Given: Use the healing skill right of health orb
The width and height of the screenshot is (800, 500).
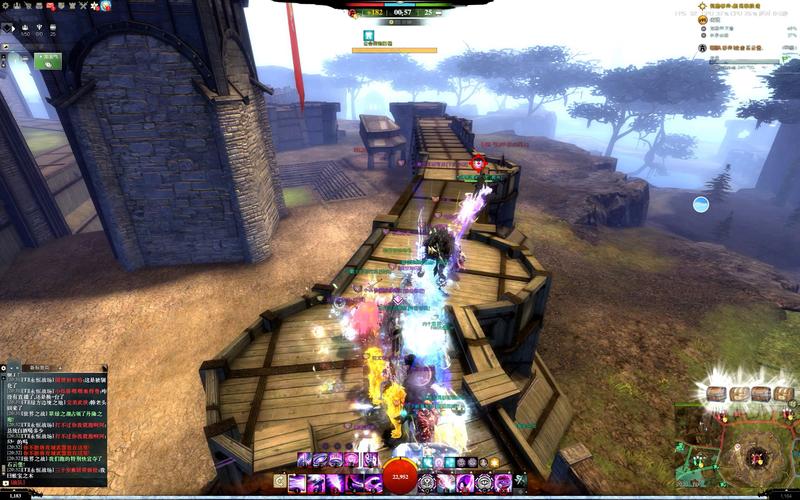Looking at the screenshot, I should click(x=428, y=482).
